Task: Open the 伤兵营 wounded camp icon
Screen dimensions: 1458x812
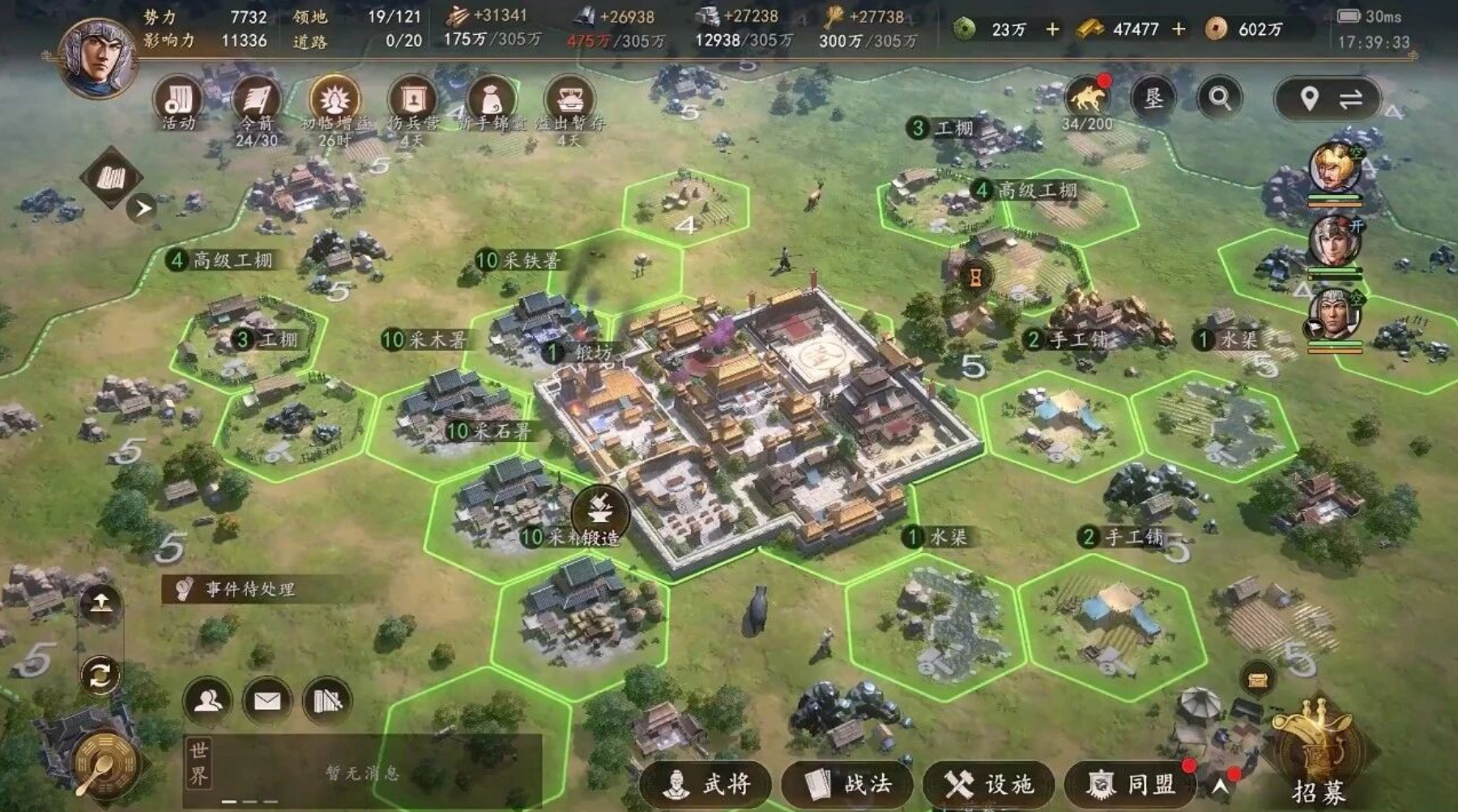Action: click(412, 101)
